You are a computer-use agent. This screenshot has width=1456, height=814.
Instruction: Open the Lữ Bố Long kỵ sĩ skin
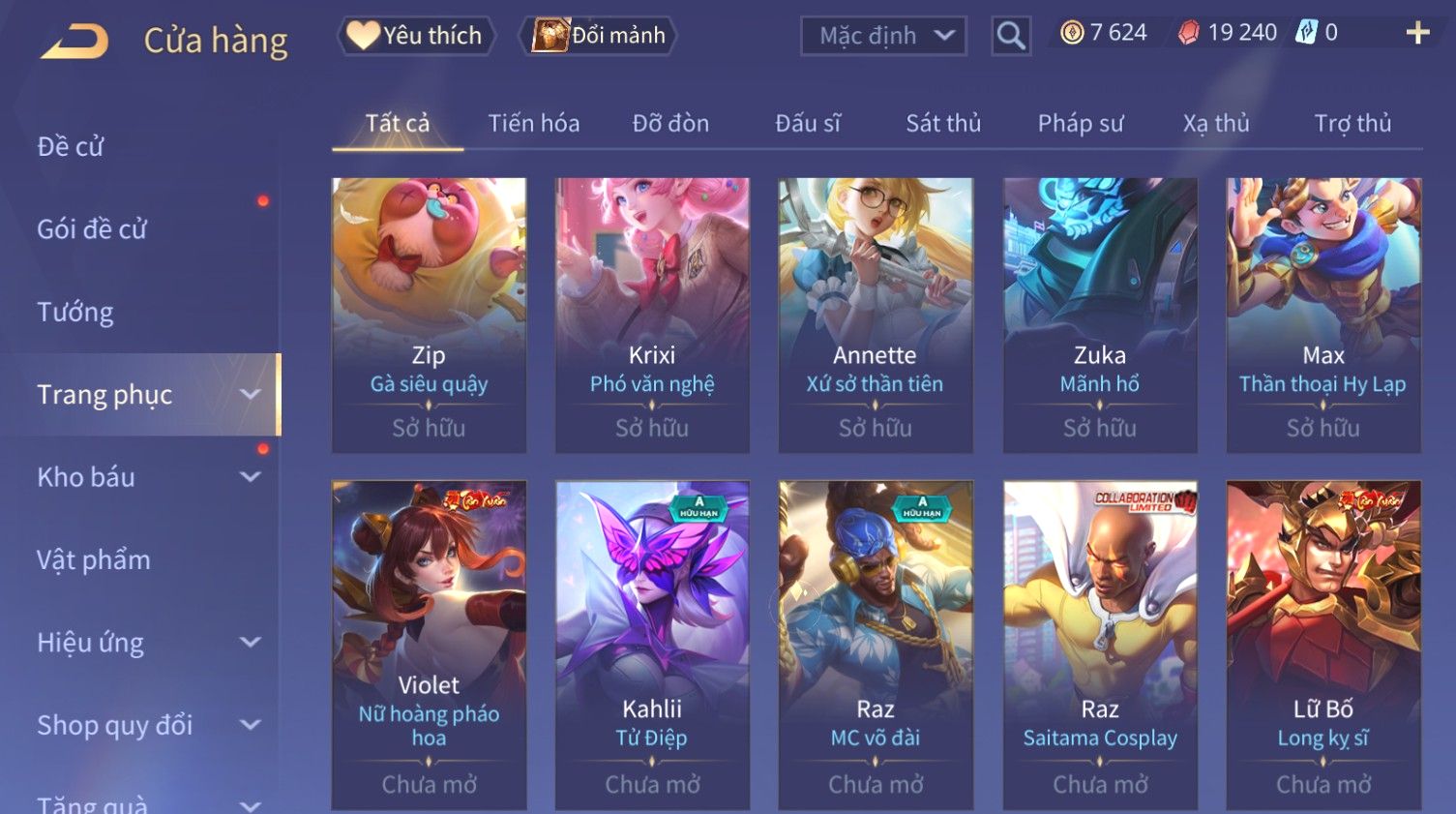pyautogui.click(x=1323, y=644)
